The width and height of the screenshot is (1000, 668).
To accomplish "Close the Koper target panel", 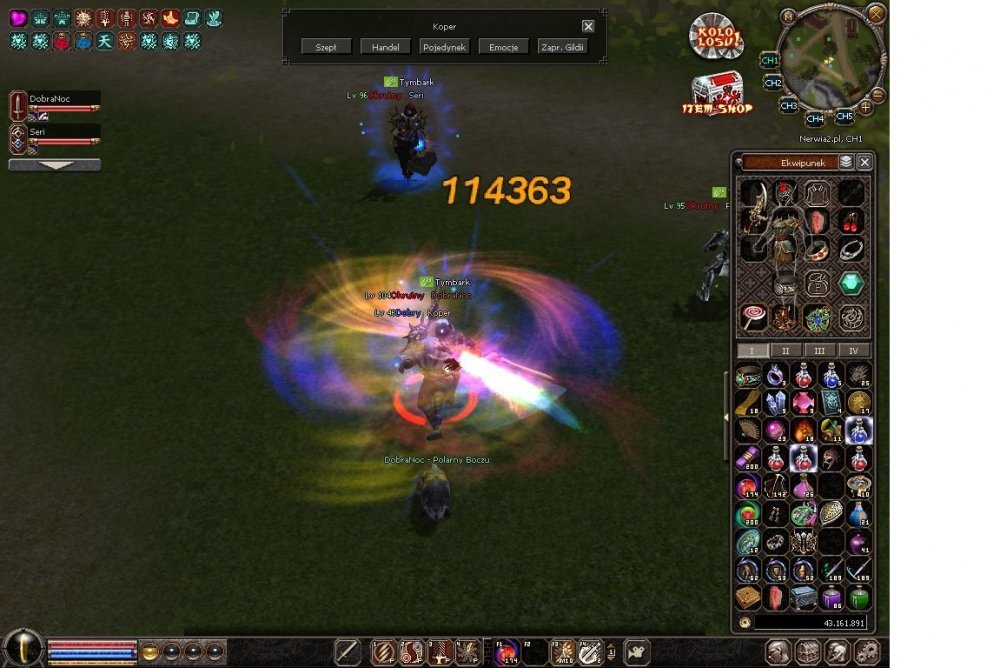I will click(x=588, y=27).
